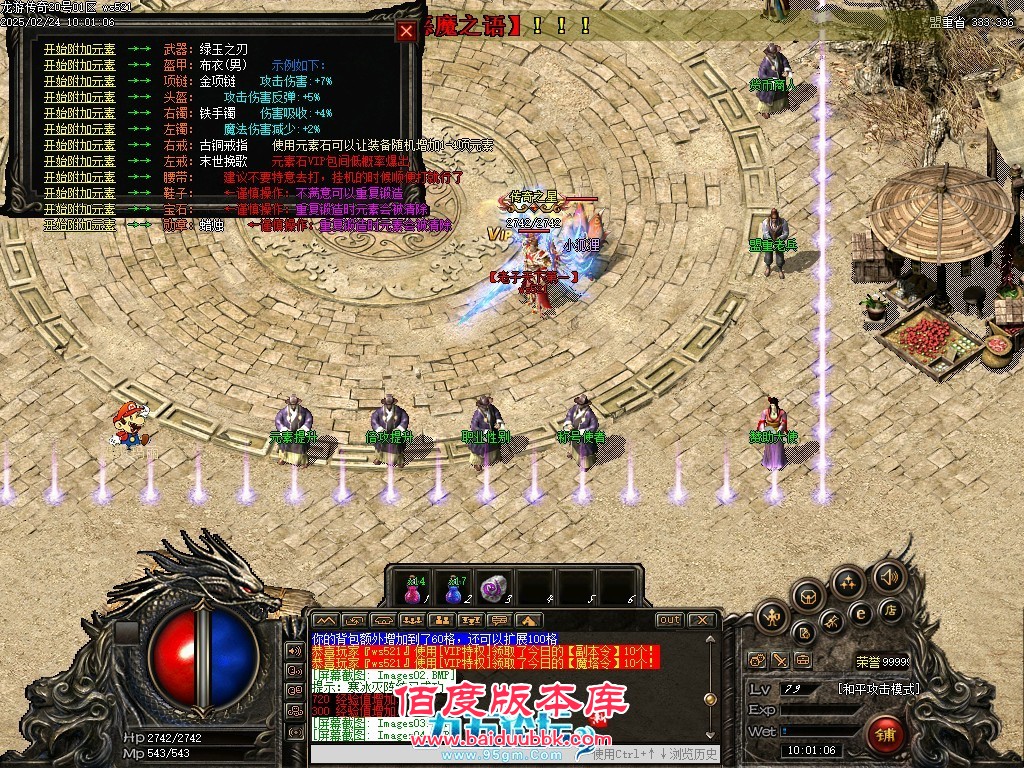
Task: Click the chat scrollbar handle
Action: [x=710, y=700]
